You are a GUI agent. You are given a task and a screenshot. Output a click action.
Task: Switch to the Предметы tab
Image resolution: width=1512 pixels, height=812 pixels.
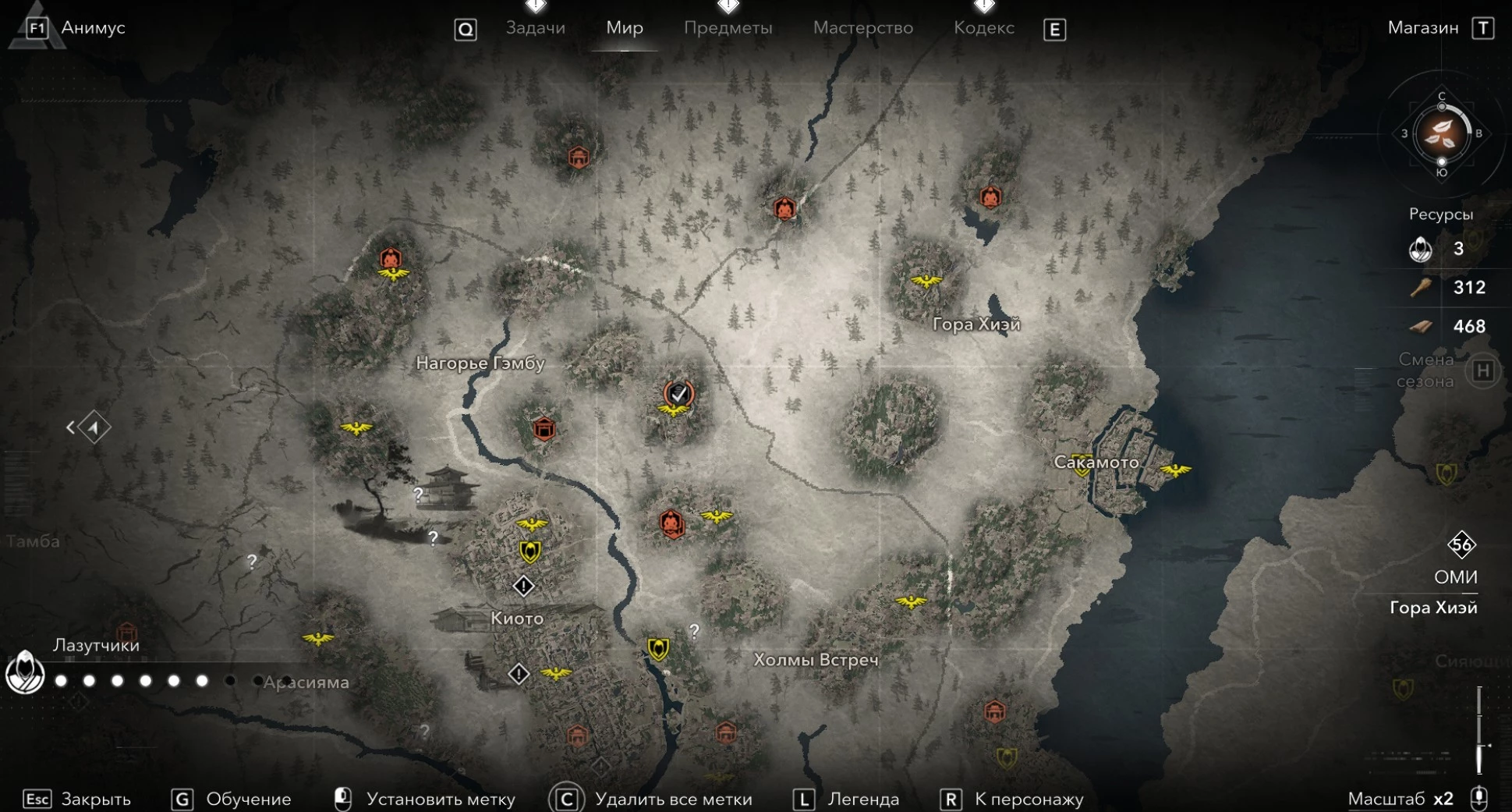pos(728,28)
